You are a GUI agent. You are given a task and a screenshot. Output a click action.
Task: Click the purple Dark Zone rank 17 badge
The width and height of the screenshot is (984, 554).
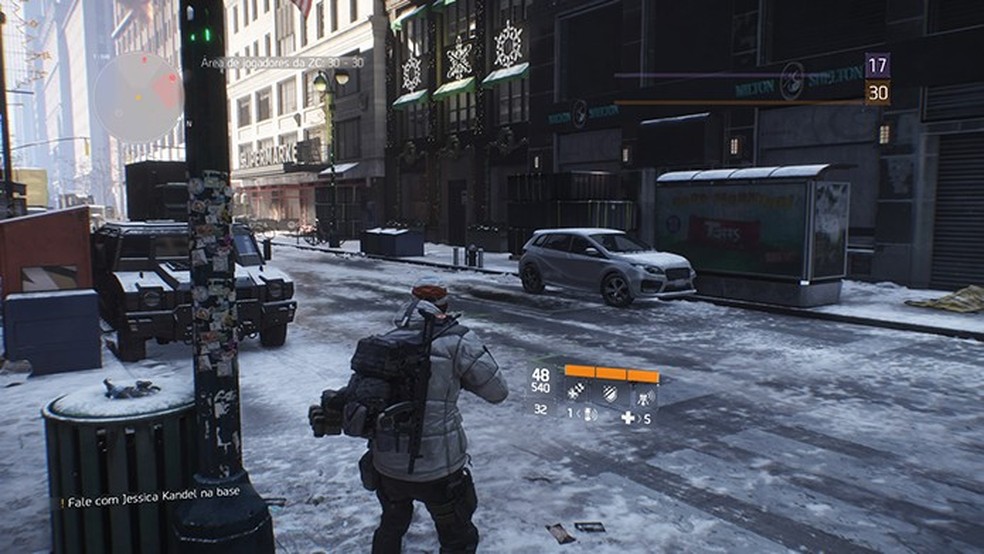pos(877,66)
